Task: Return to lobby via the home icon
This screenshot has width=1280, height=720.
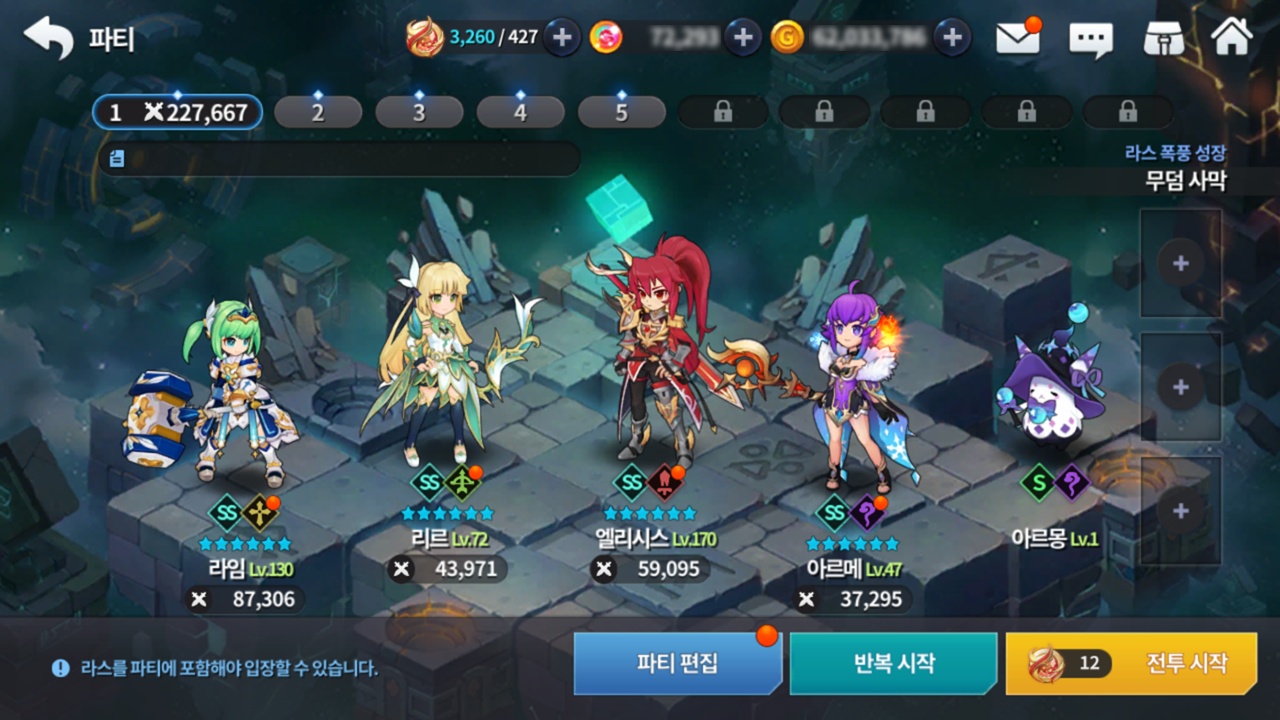Action: point(1231,38)
